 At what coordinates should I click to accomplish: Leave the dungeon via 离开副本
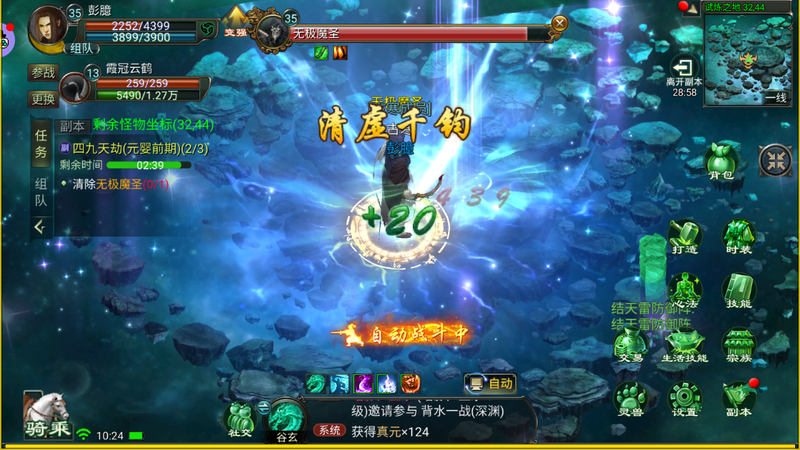point(684,70)
